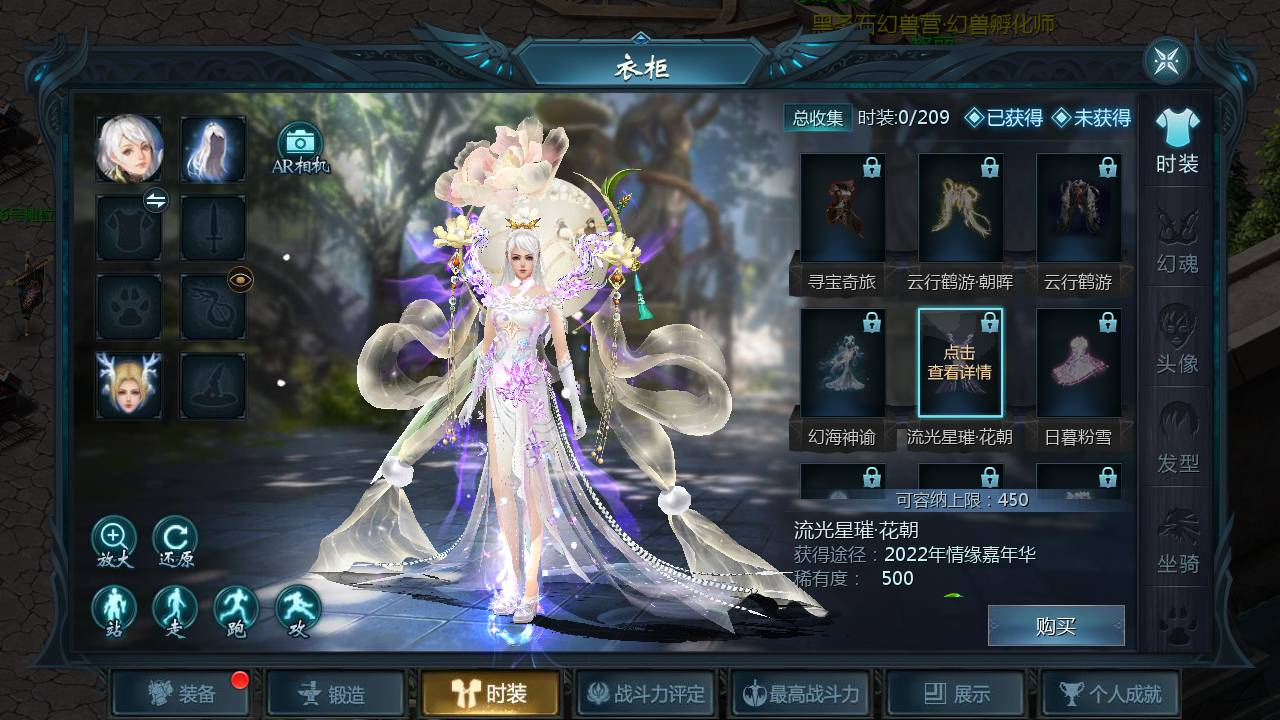Toggle the 已获得 obtained filter
Screen dimensions: 1280x720
pos(1003,118)
